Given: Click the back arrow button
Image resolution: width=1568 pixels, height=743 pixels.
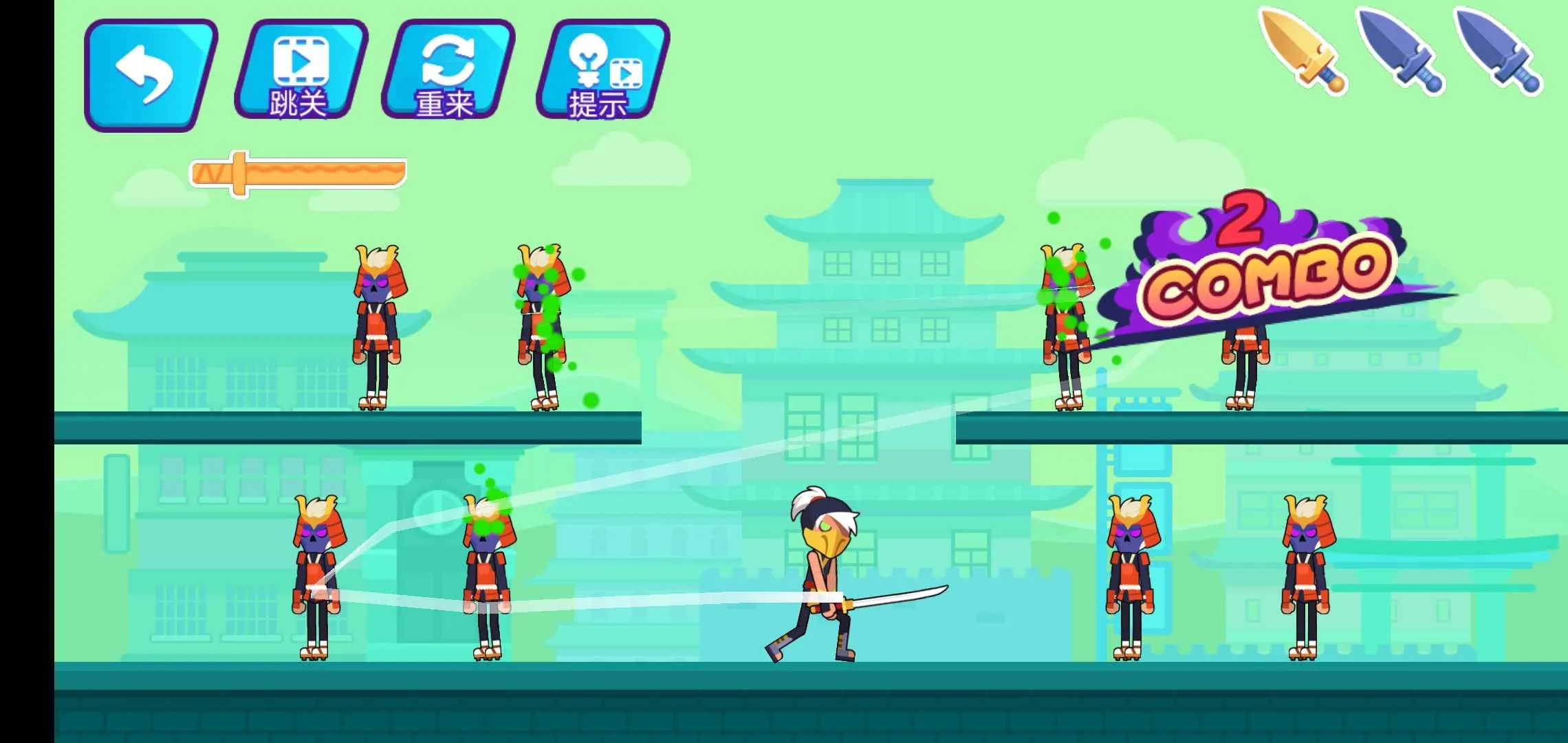Looking at the screenshot, I should pos(150,74).
